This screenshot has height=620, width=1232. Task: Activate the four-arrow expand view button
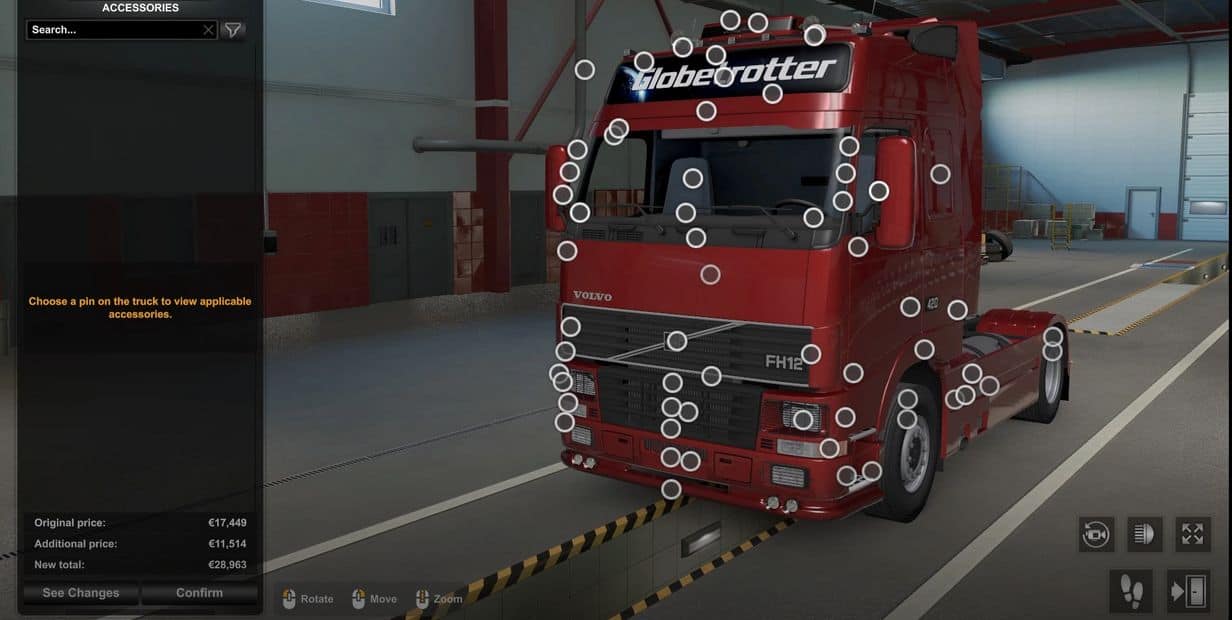point(1192,534)
